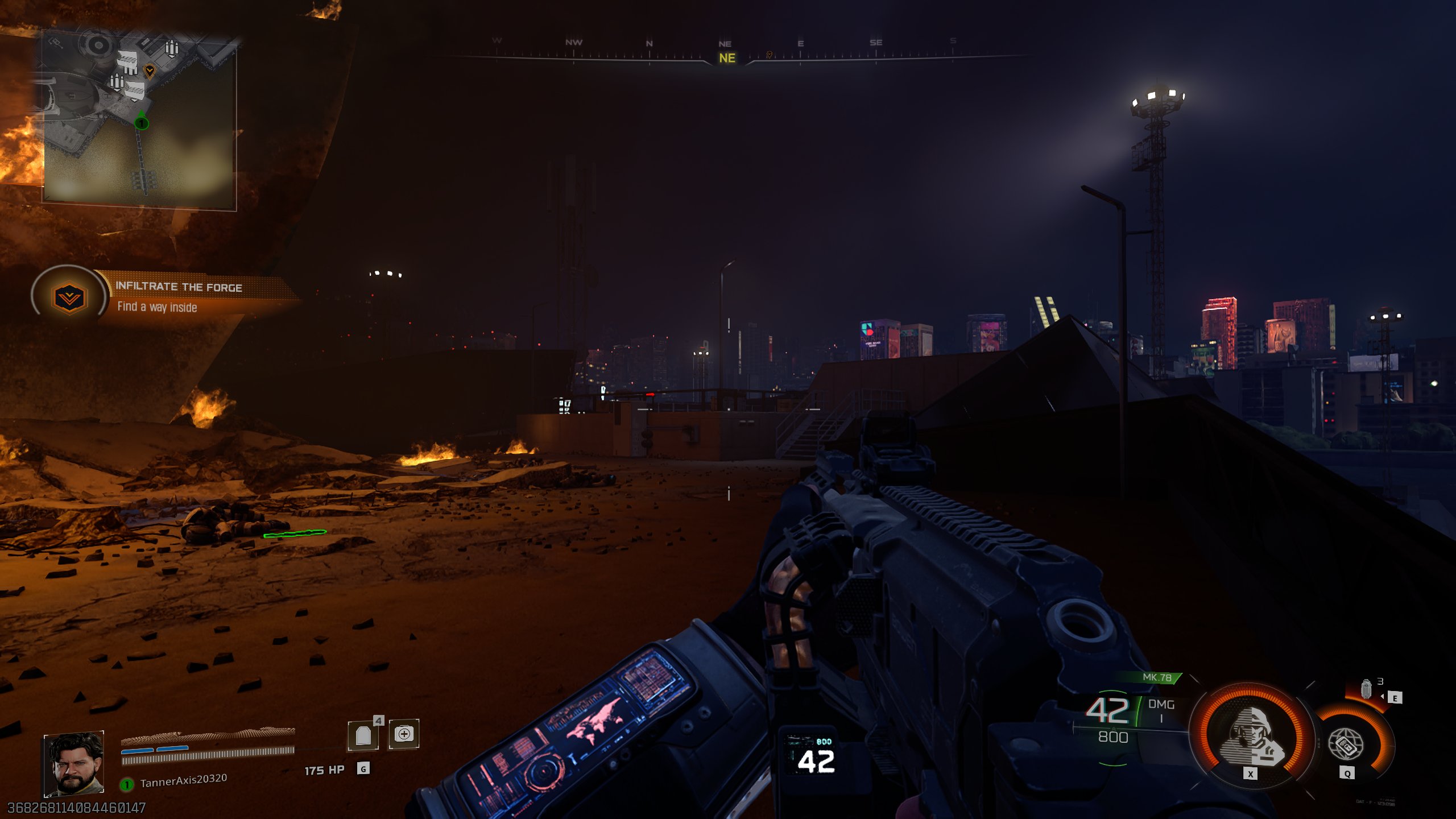
Task: Use the medkit heal icon
Action: tap(404, 734)
